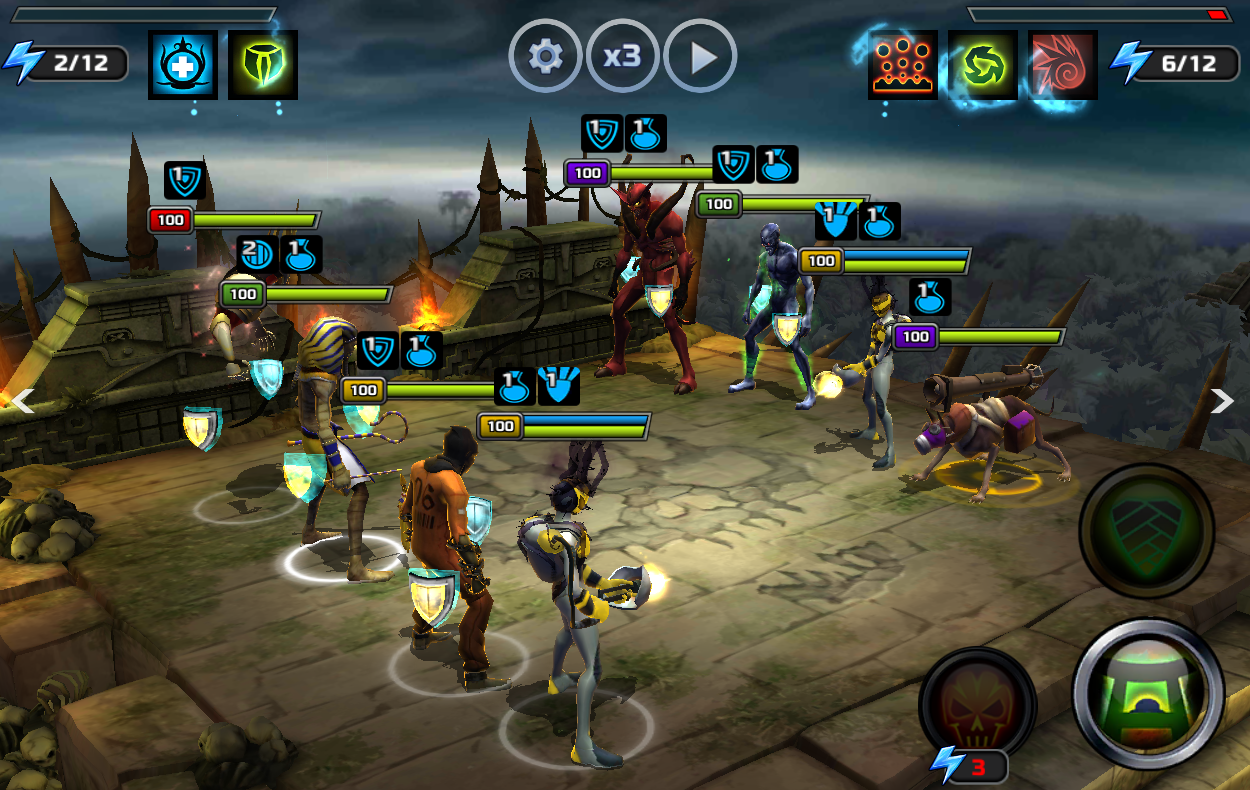Viewport: 1250px width, 790px height.
Task: Tap the auto-play triangle button
Action: [701, 56]
